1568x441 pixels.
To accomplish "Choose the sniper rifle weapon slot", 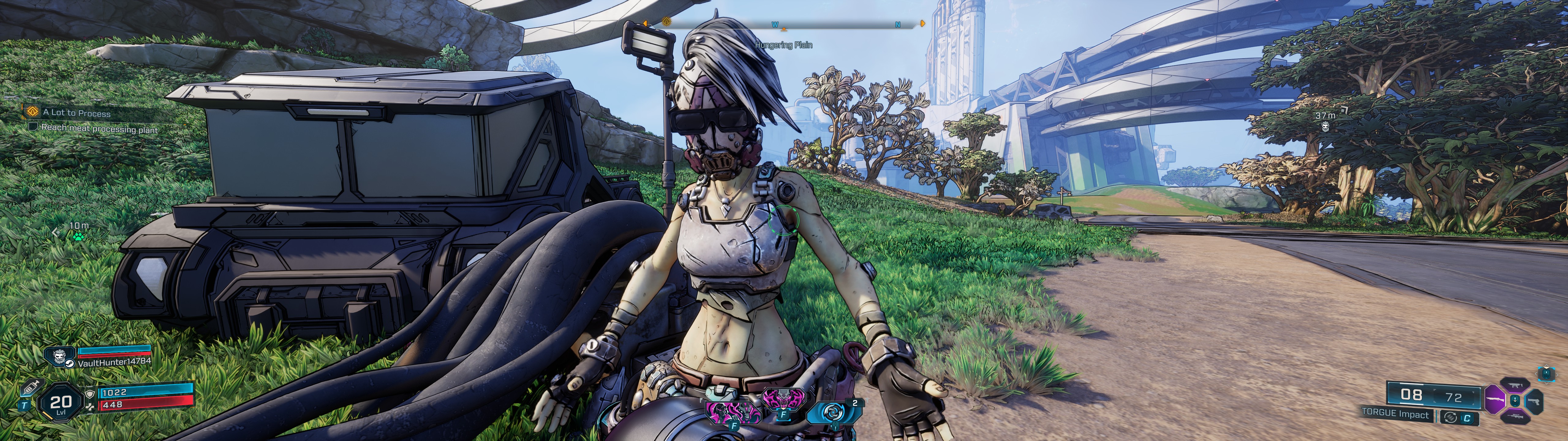I will [1516, 417].
